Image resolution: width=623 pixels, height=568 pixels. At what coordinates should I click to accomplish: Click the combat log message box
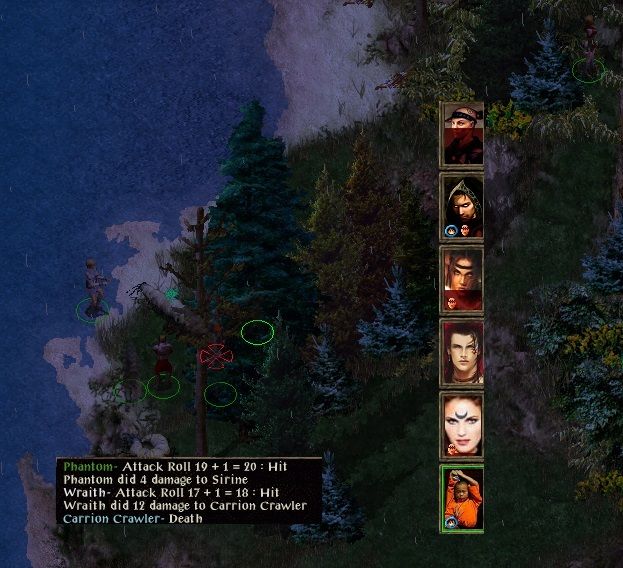click(x=190, y=492)
